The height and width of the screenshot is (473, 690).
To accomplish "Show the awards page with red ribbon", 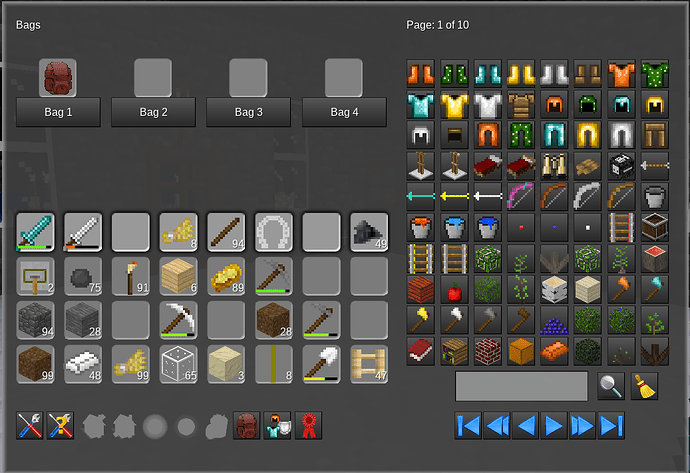I will pos(309,426).
